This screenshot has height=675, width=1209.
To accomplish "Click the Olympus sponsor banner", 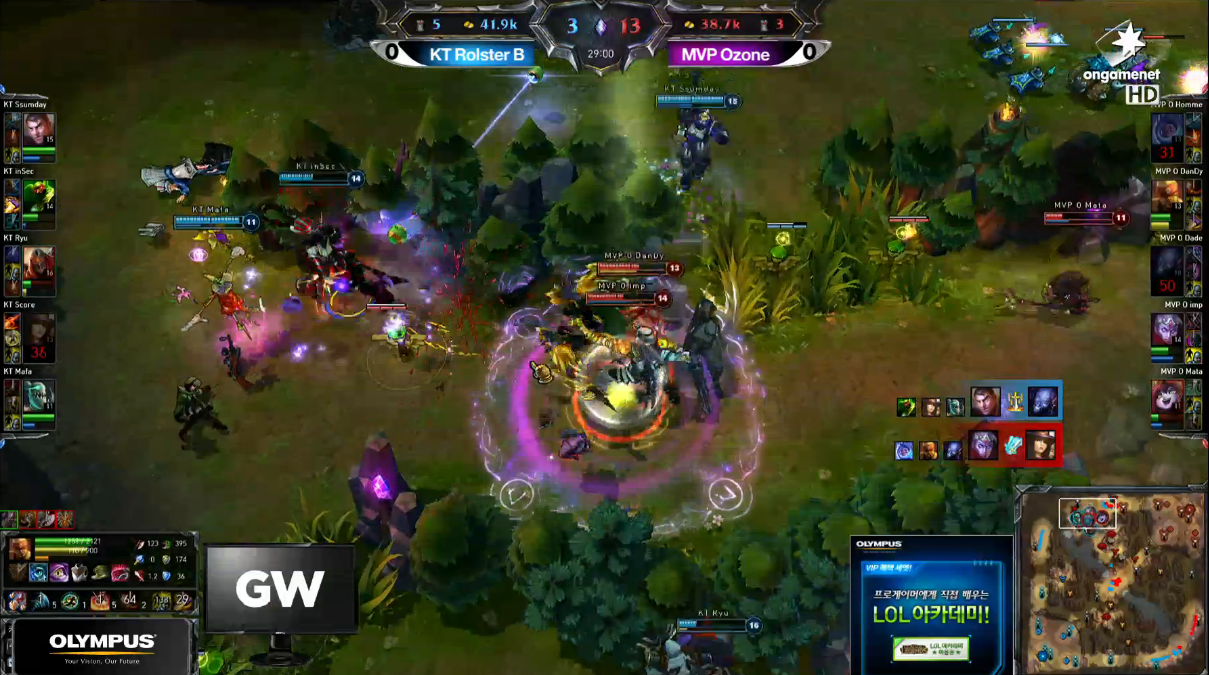I will (x=102, y=646).
